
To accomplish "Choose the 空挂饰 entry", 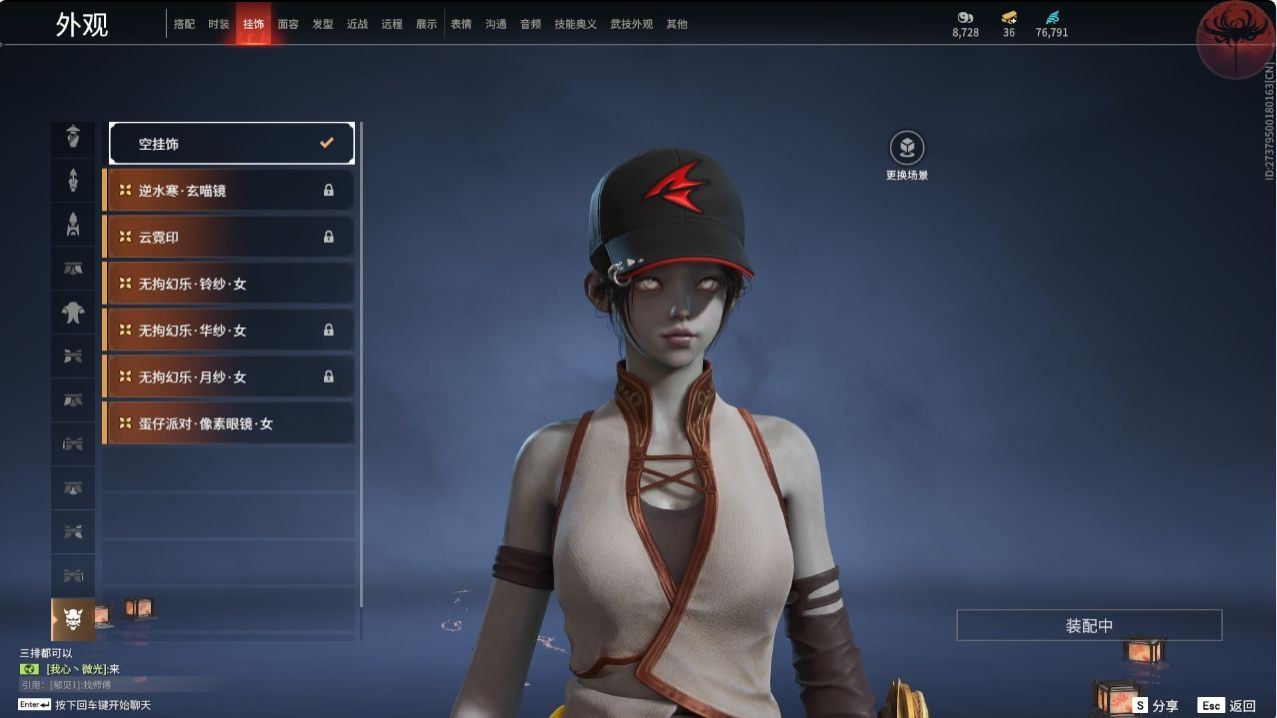I will point(231,144).
